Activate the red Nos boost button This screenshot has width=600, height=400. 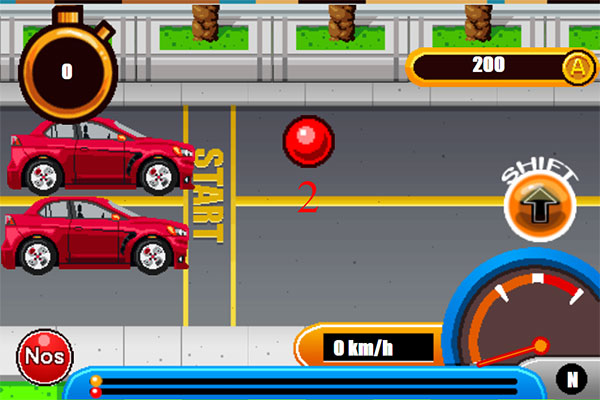point(44,357)
